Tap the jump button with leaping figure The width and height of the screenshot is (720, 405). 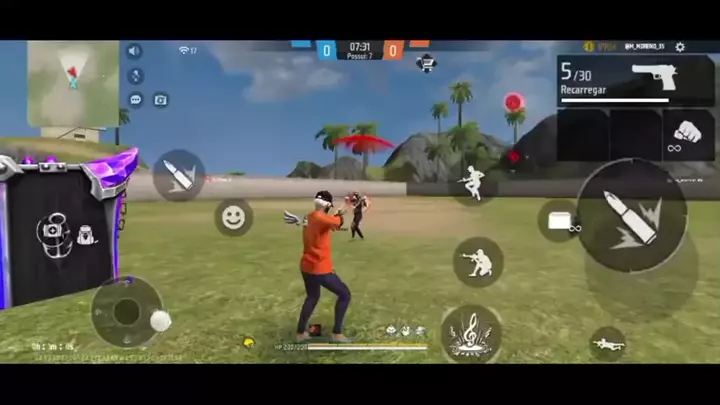(473, 182)
